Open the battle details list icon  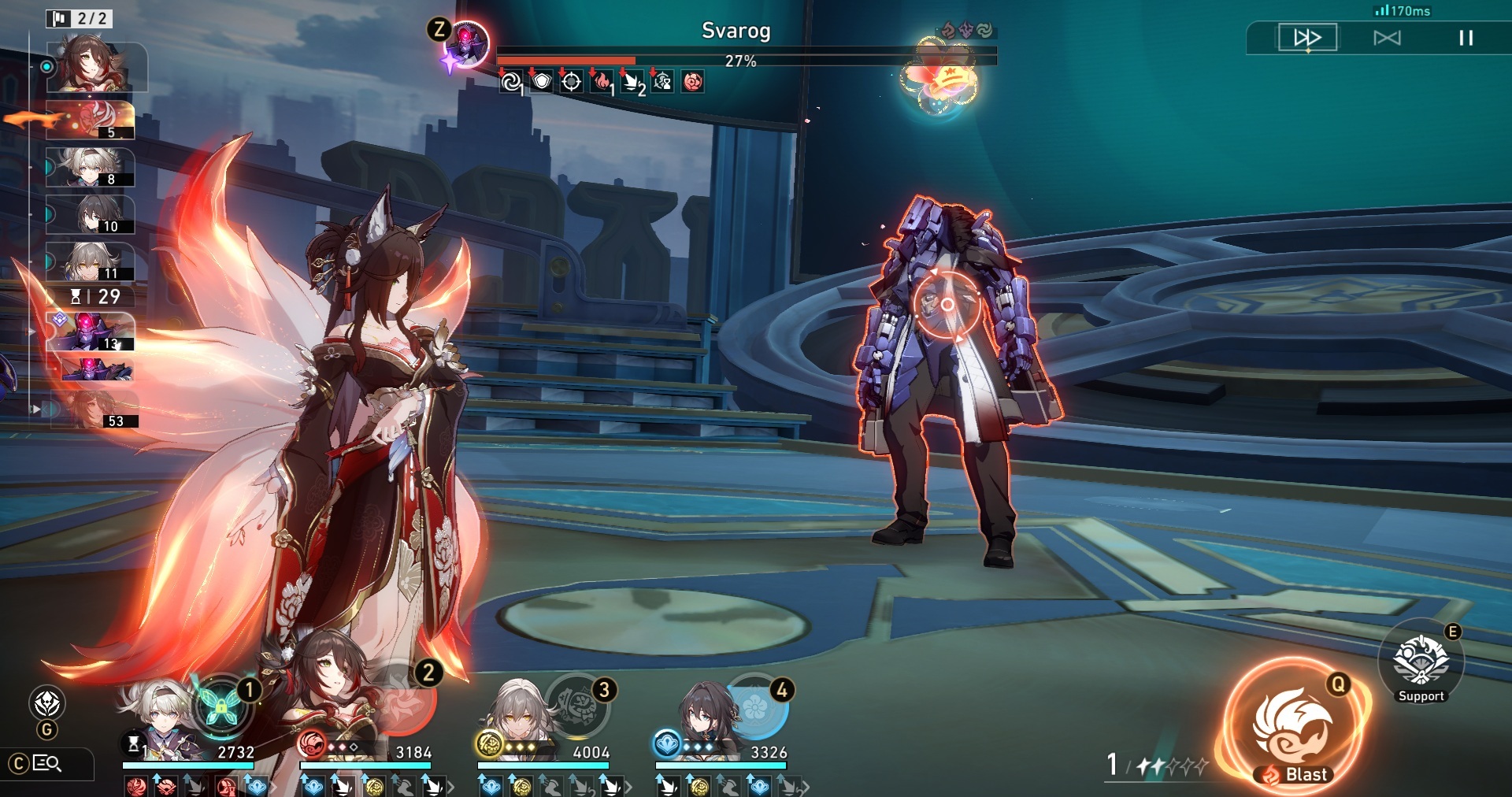(x=46, y=763)
